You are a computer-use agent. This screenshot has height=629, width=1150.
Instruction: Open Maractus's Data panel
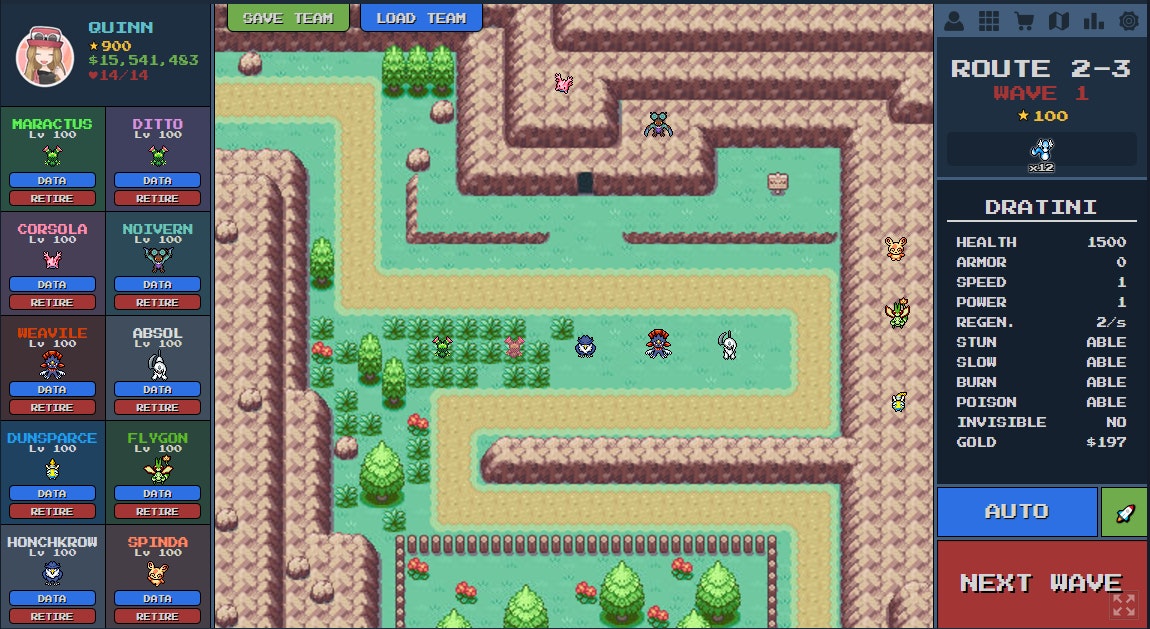[x=52, y=181]
